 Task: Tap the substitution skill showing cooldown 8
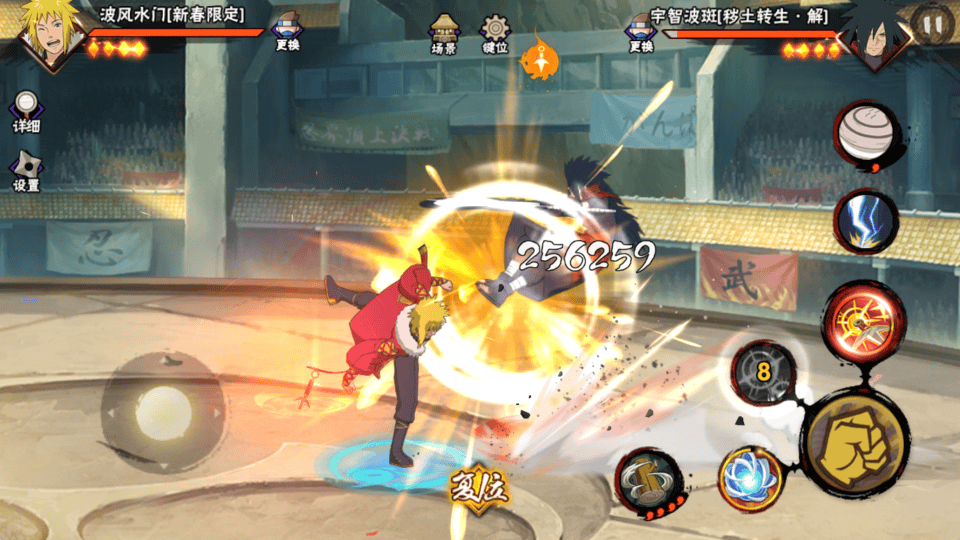pos(763,372)
